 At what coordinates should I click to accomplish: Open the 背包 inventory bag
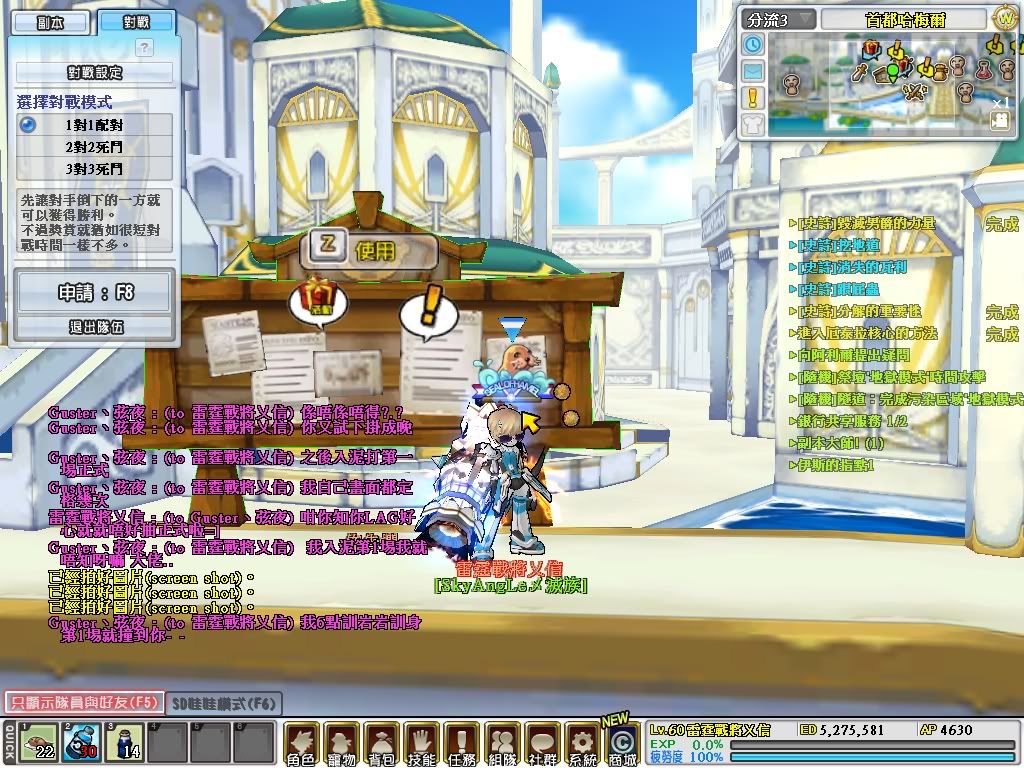point(381,744)
